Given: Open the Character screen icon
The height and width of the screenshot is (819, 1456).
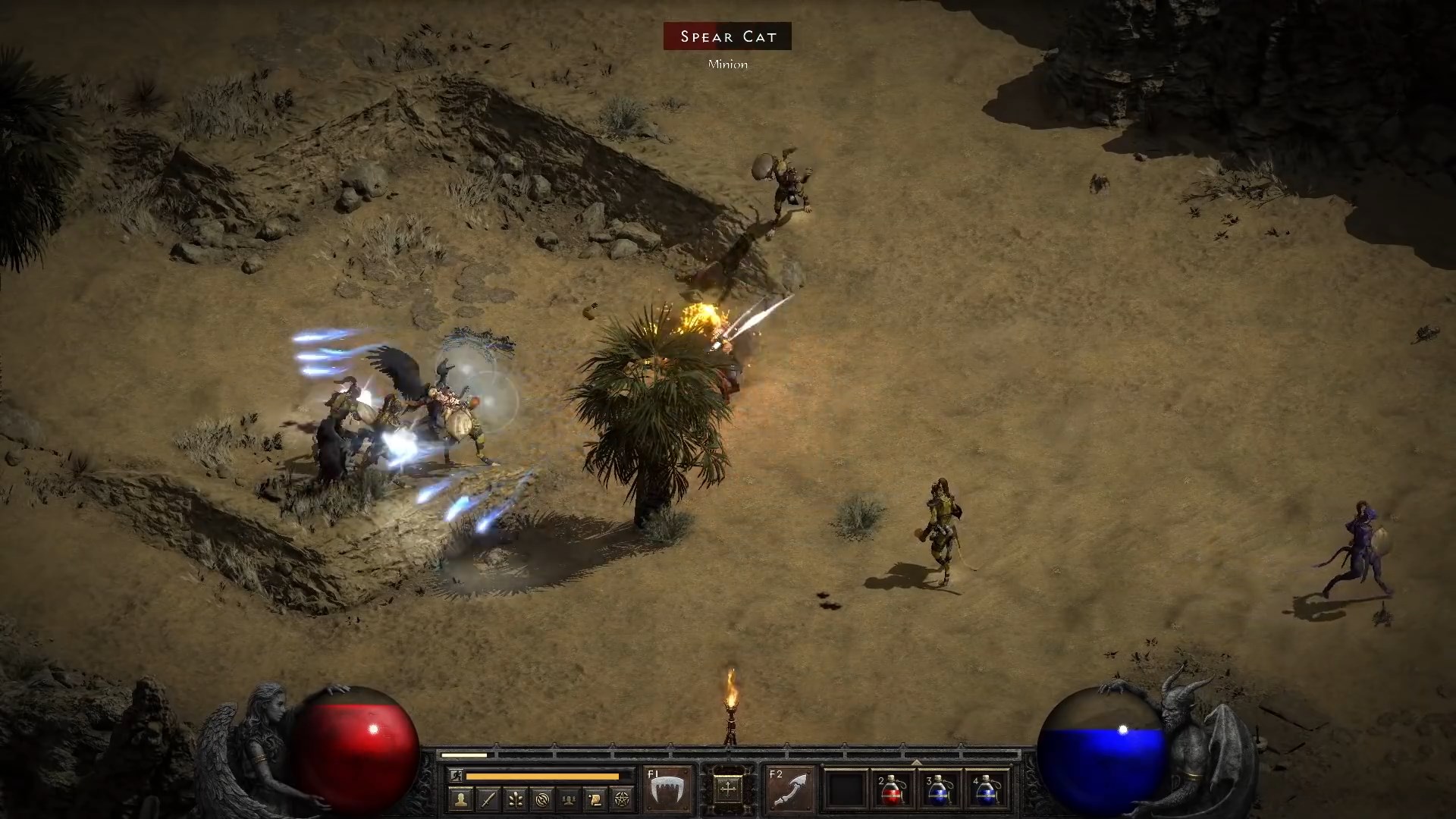Looking at the screenshot, I should tap(460, 799).
